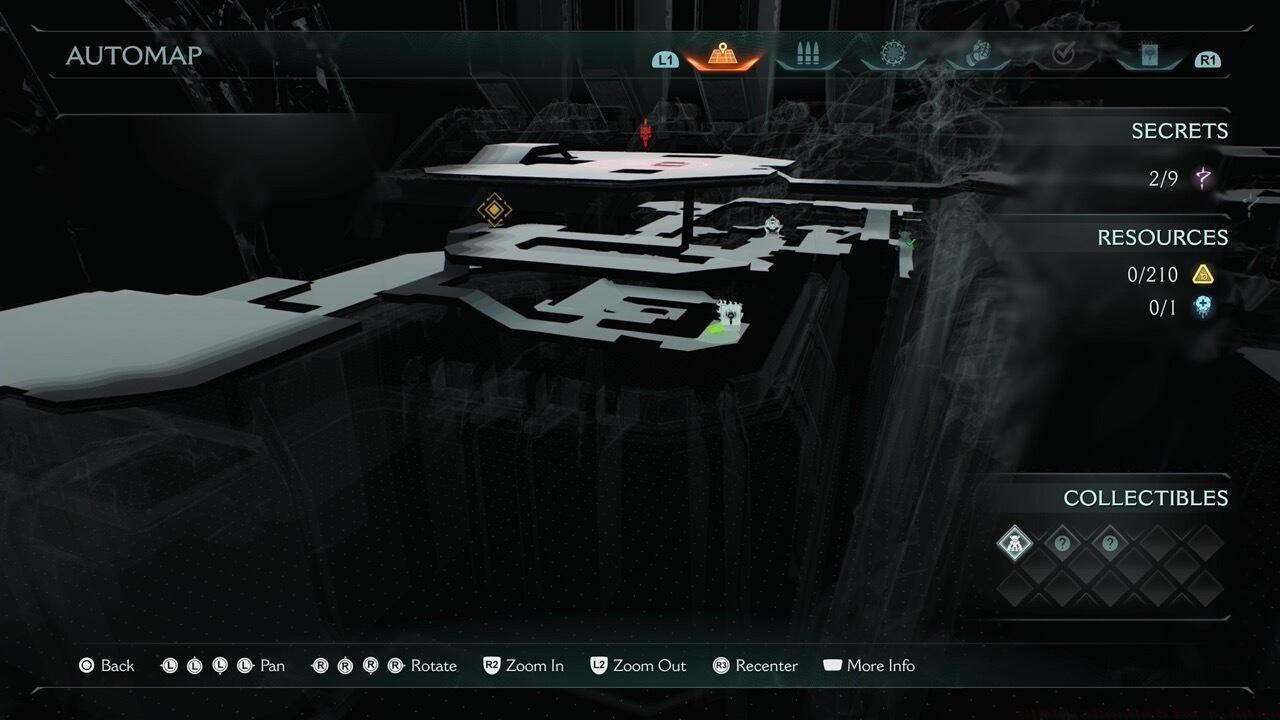Select the red demon marker on map
This screenshot has width=1280, height=720.
point(646,132)
